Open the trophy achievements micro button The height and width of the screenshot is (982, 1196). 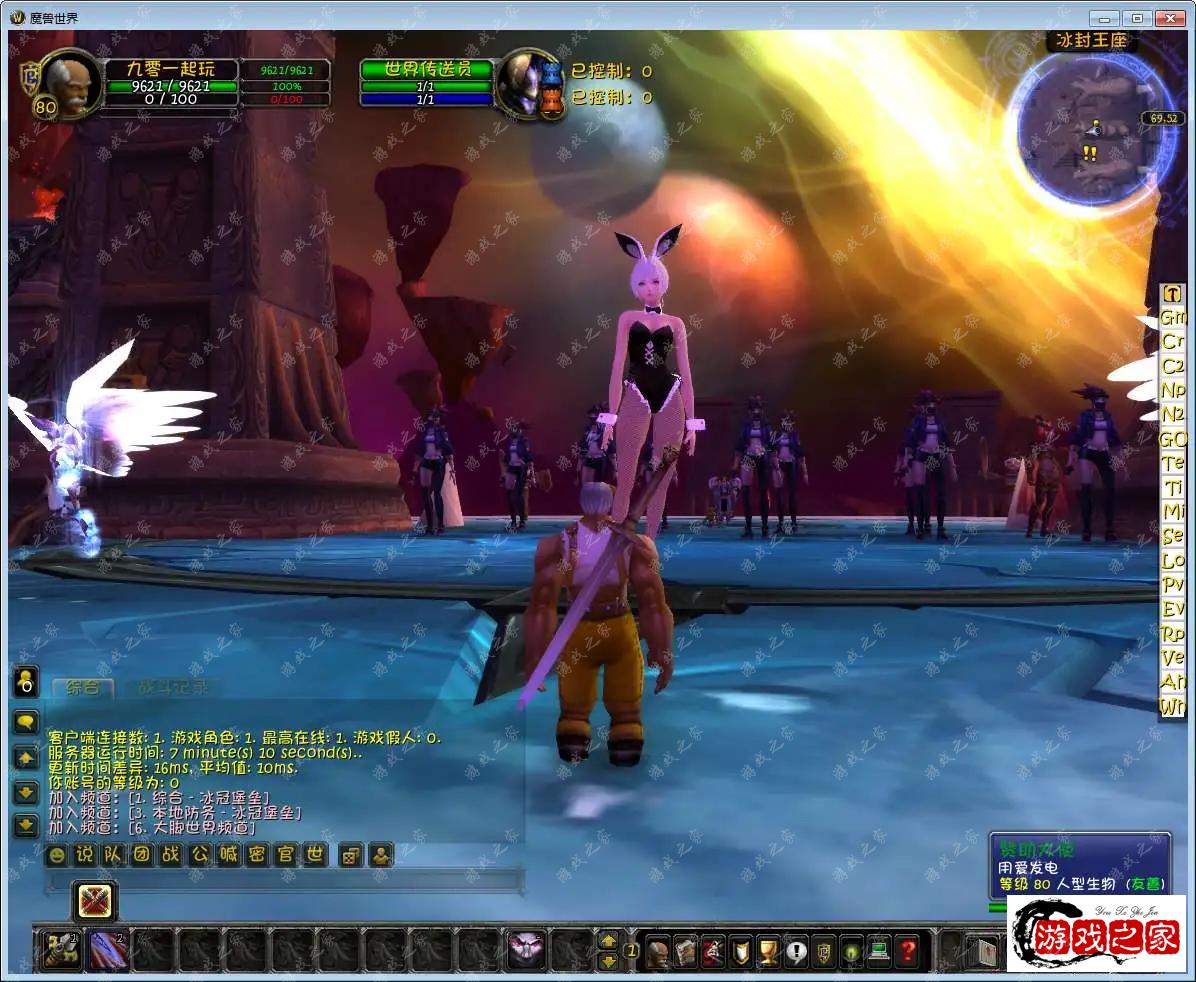tap(768, 950)
